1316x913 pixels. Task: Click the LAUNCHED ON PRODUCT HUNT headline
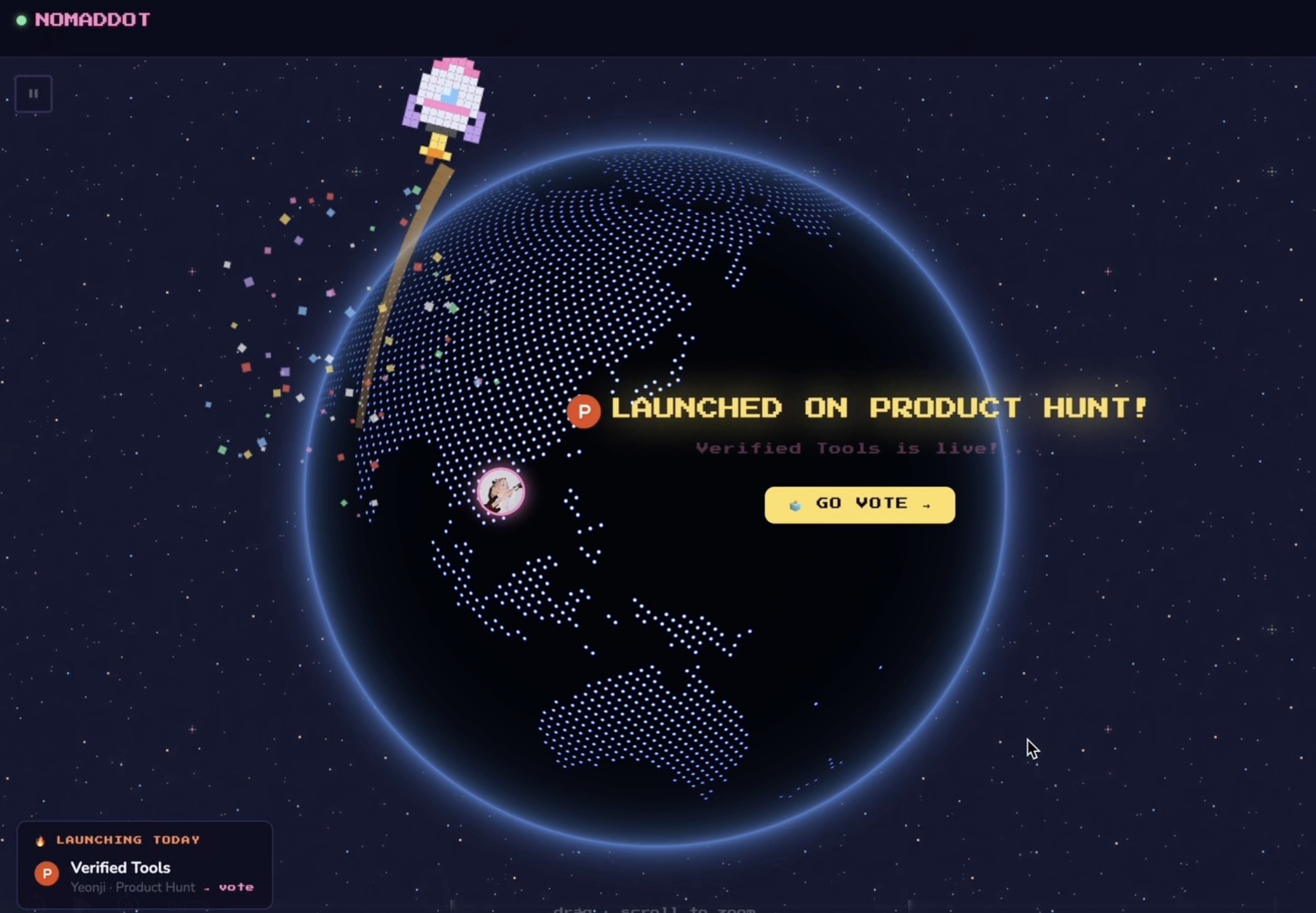click(x=878, y=408)
